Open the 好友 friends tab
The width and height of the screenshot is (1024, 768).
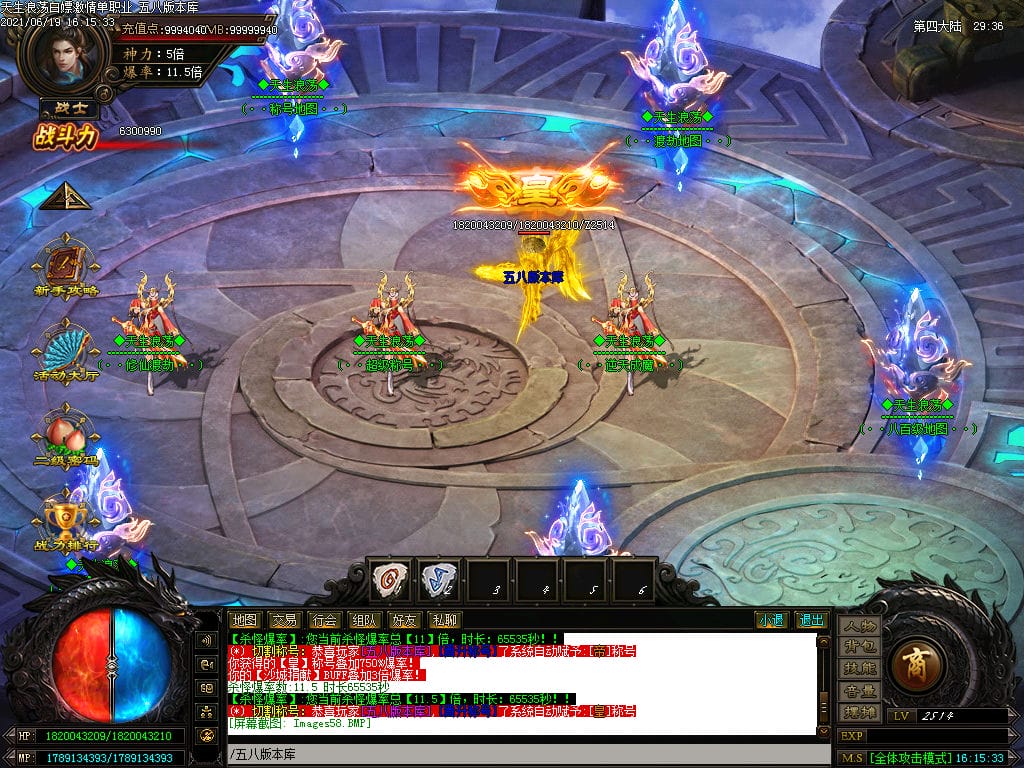(402, 620)
